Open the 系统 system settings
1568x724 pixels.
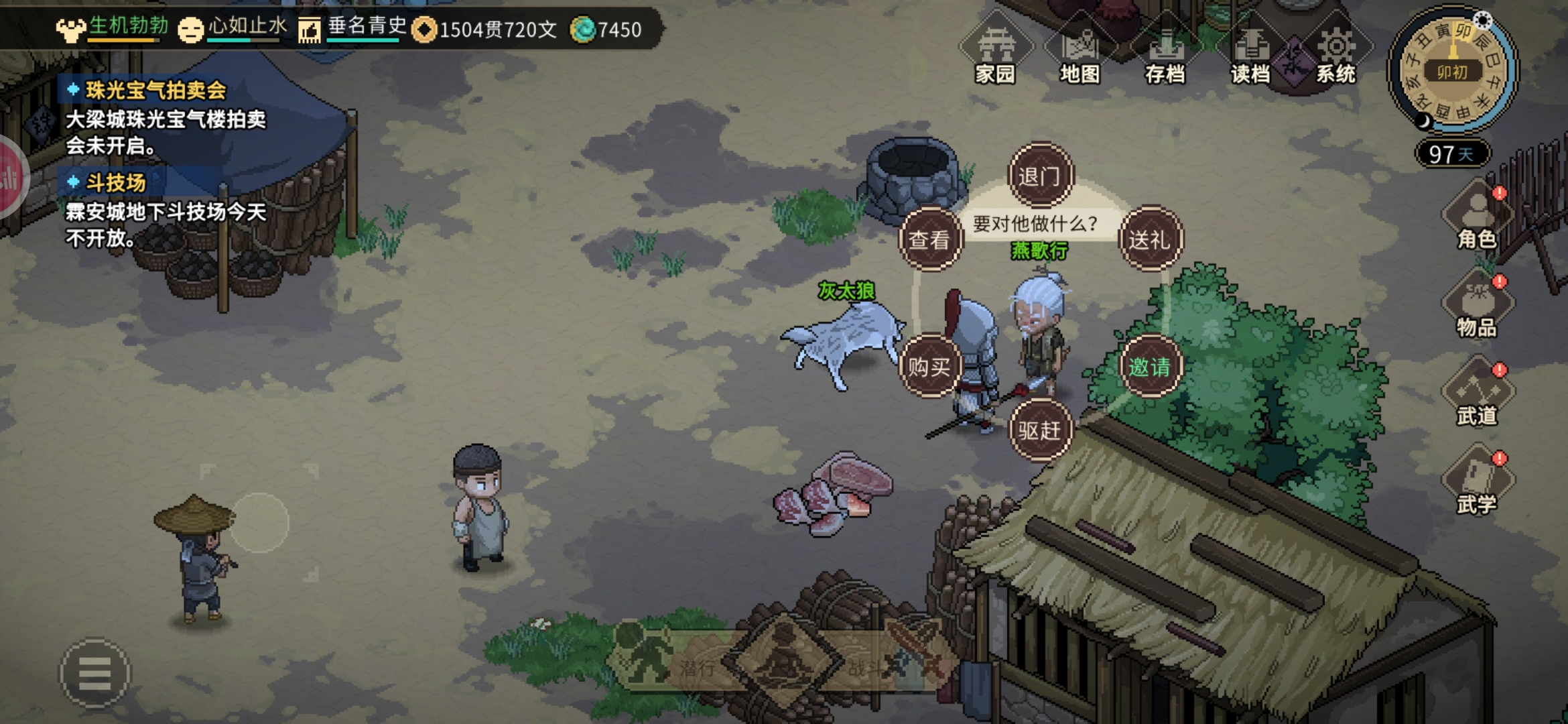[x=1336, y=55]
